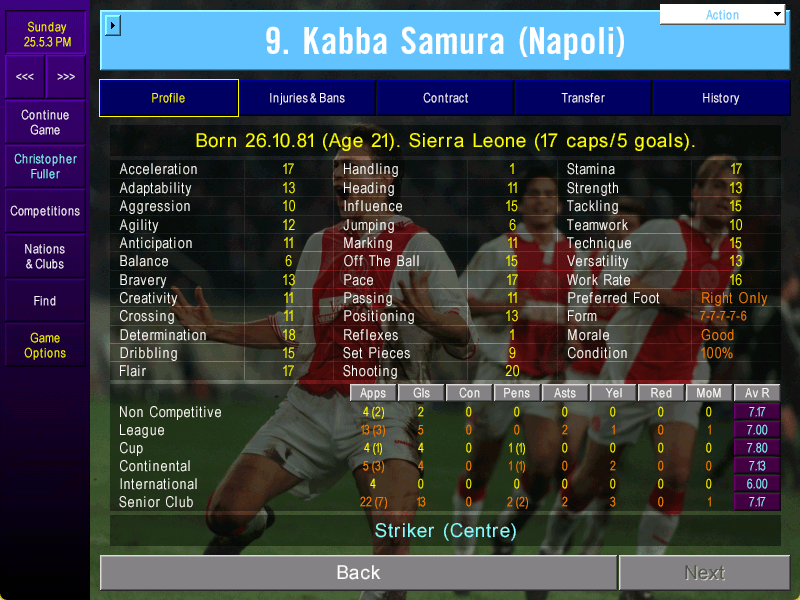Switch to the Profile tab
Image resolution: width=800 pixels, height=600 pixels.
(x=168, y=98)
